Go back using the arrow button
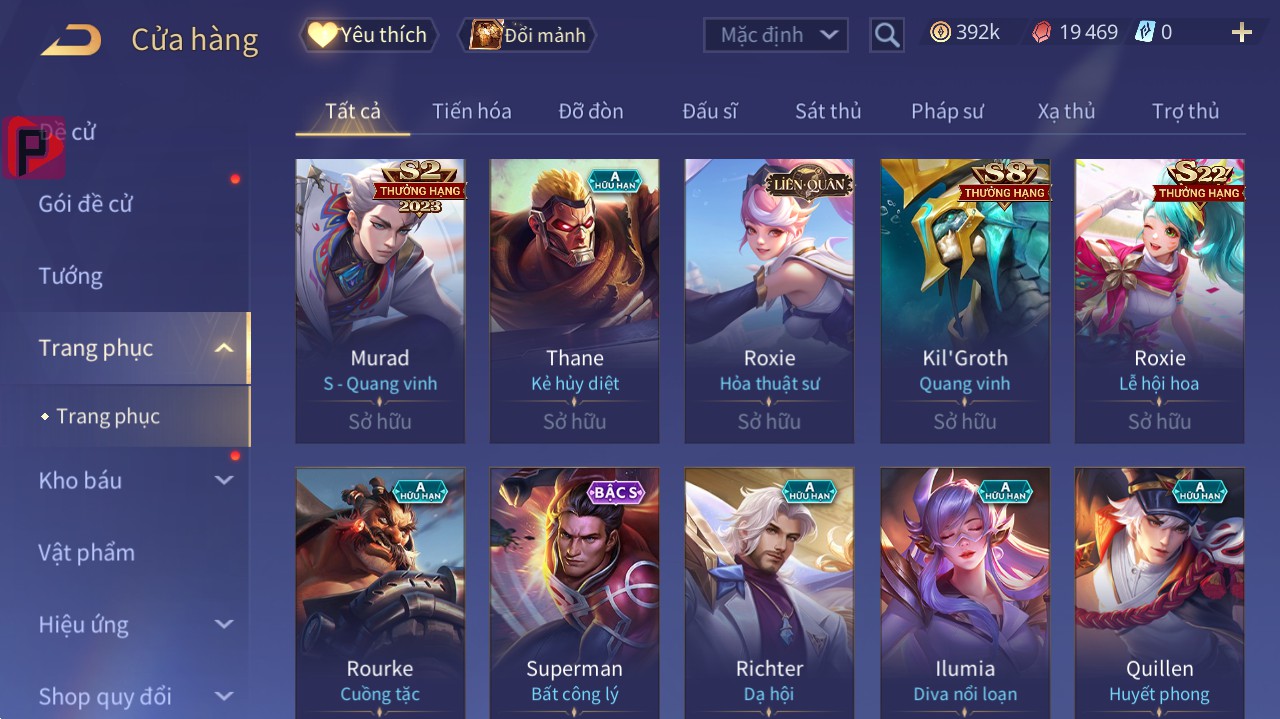The image size is (1280, 719). [71, 40]
